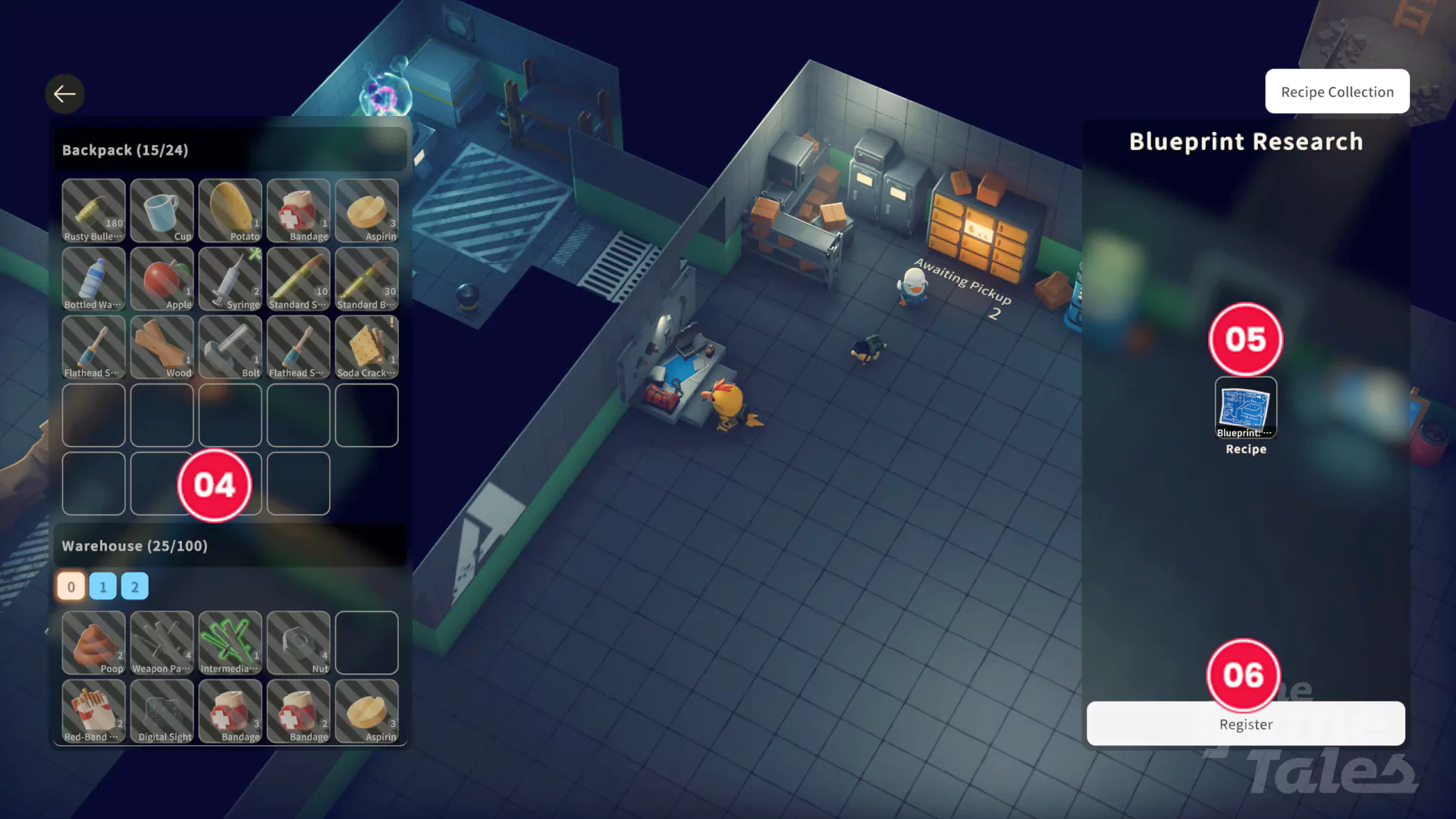Screen dimensions: 1456x819
Task: Select the Rusty Bullet stack in backpack
Action: (x=93, y=210)
